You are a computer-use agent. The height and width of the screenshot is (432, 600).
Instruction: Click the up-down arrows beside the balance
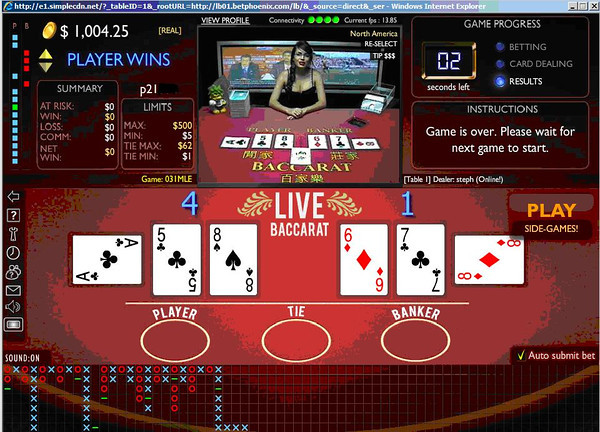[x=45, y=60]
